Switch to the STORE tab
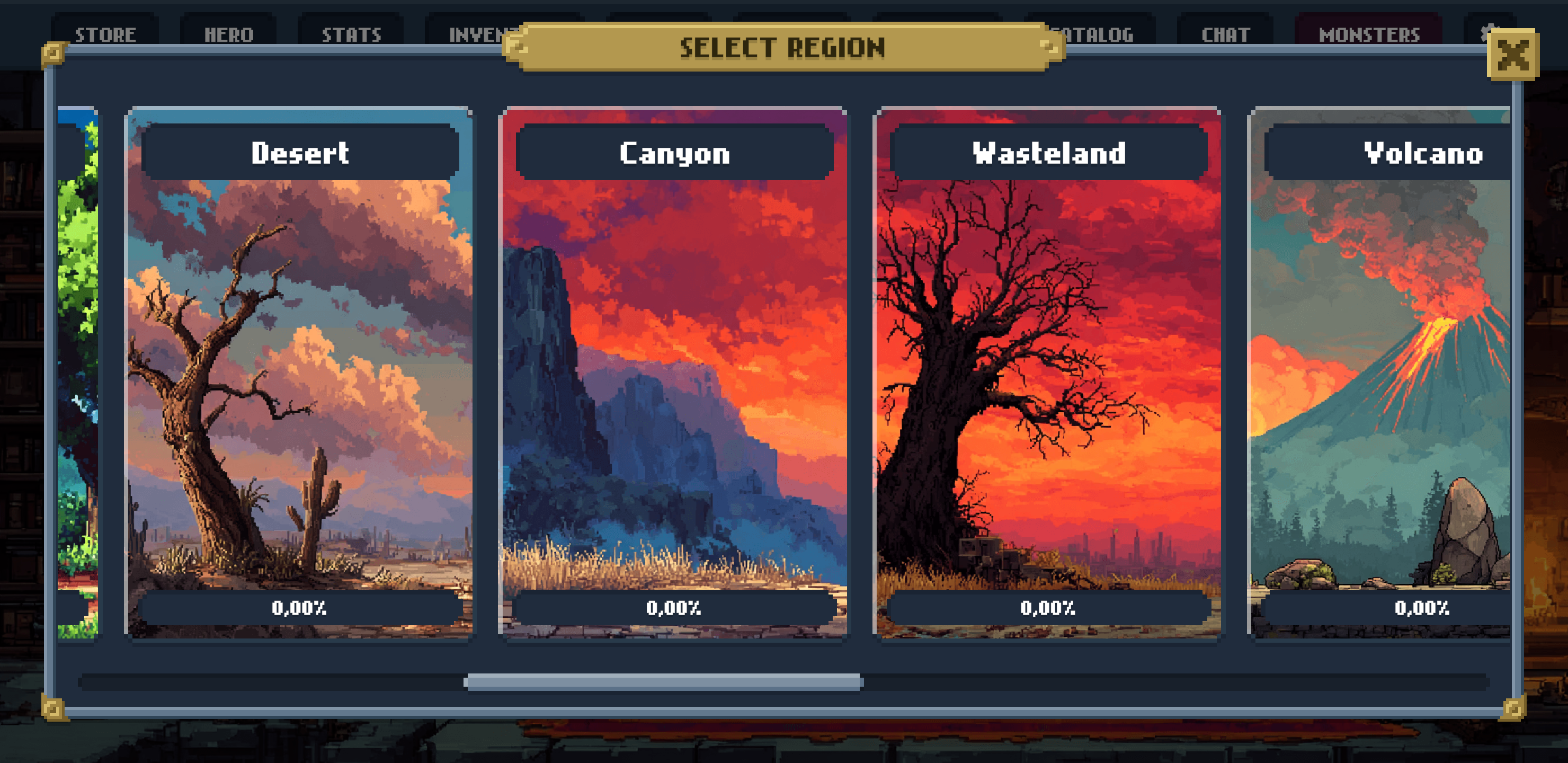The width and height of the screenshot is (1568, 763). tap(105, 35)
